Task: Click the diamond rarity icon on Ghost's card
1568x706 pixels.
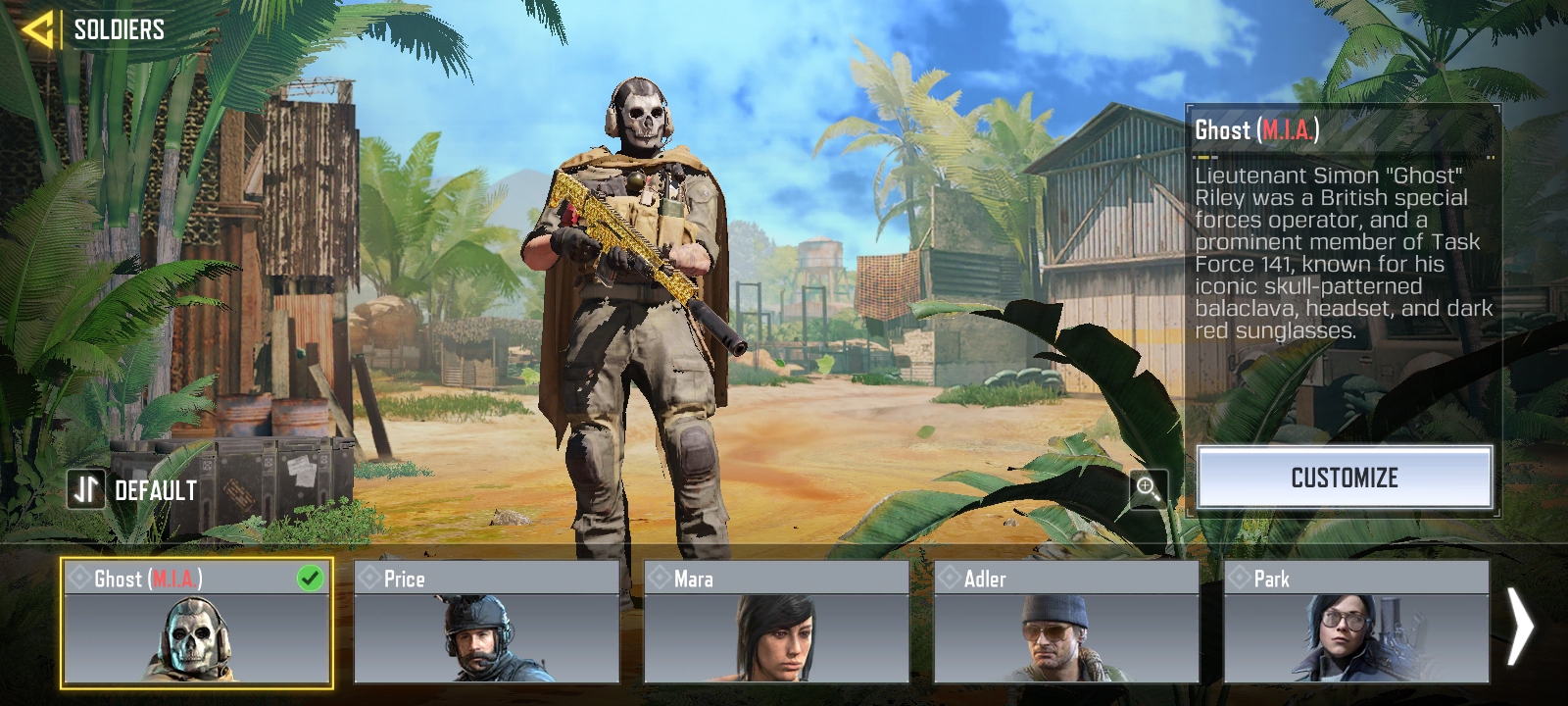Action: (x=78, y=579)
